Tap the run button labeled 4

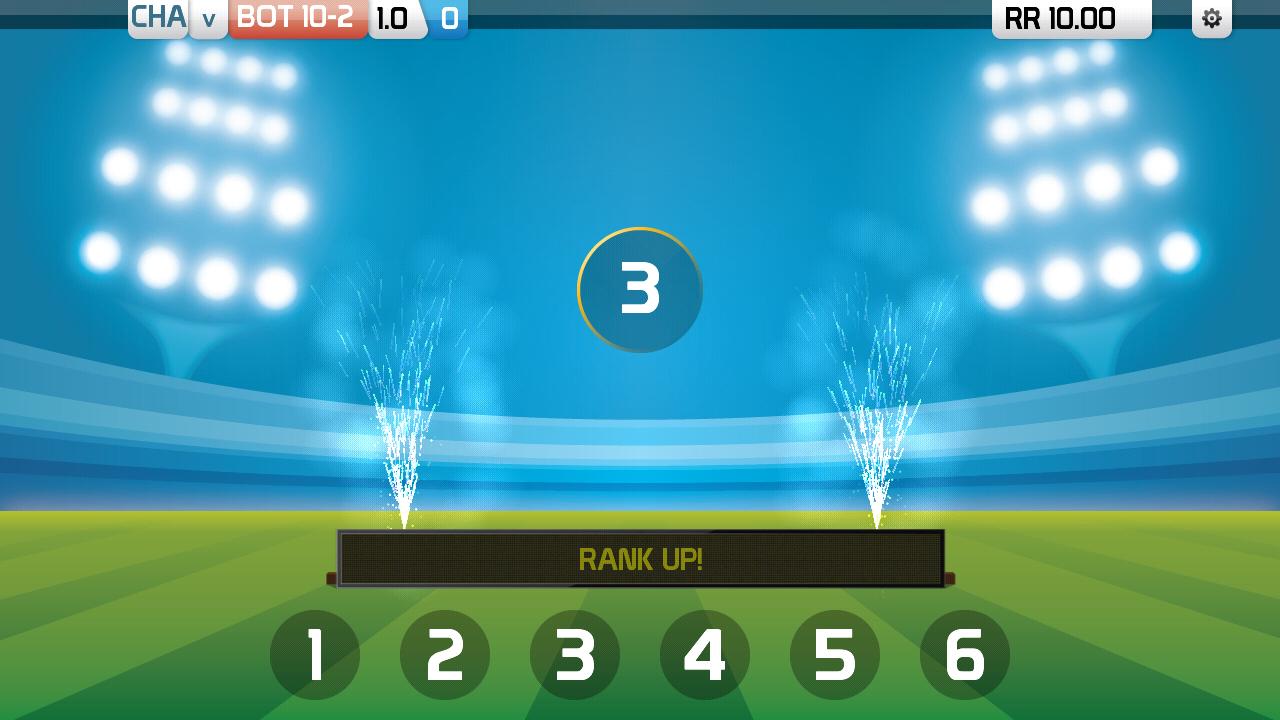(x=705, y=655)
